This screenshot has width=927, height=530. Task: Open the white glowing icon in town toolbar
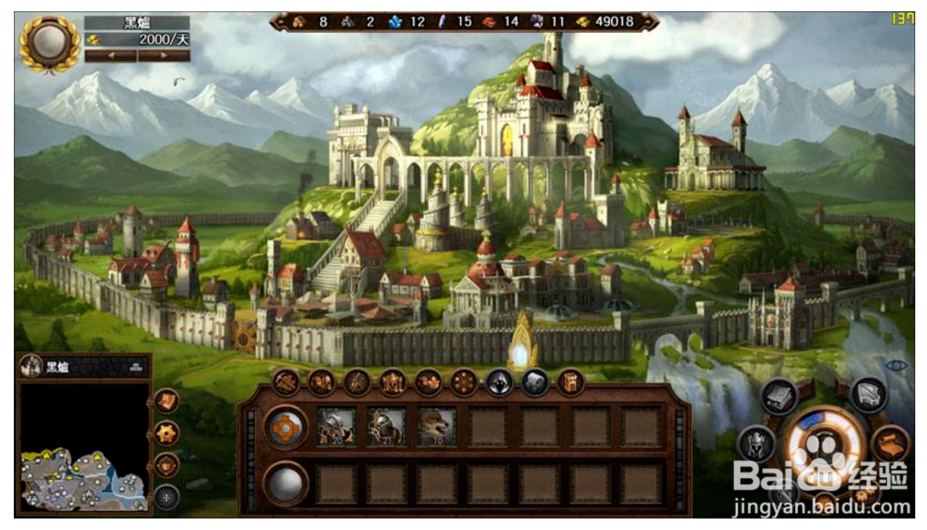point(499,381)
